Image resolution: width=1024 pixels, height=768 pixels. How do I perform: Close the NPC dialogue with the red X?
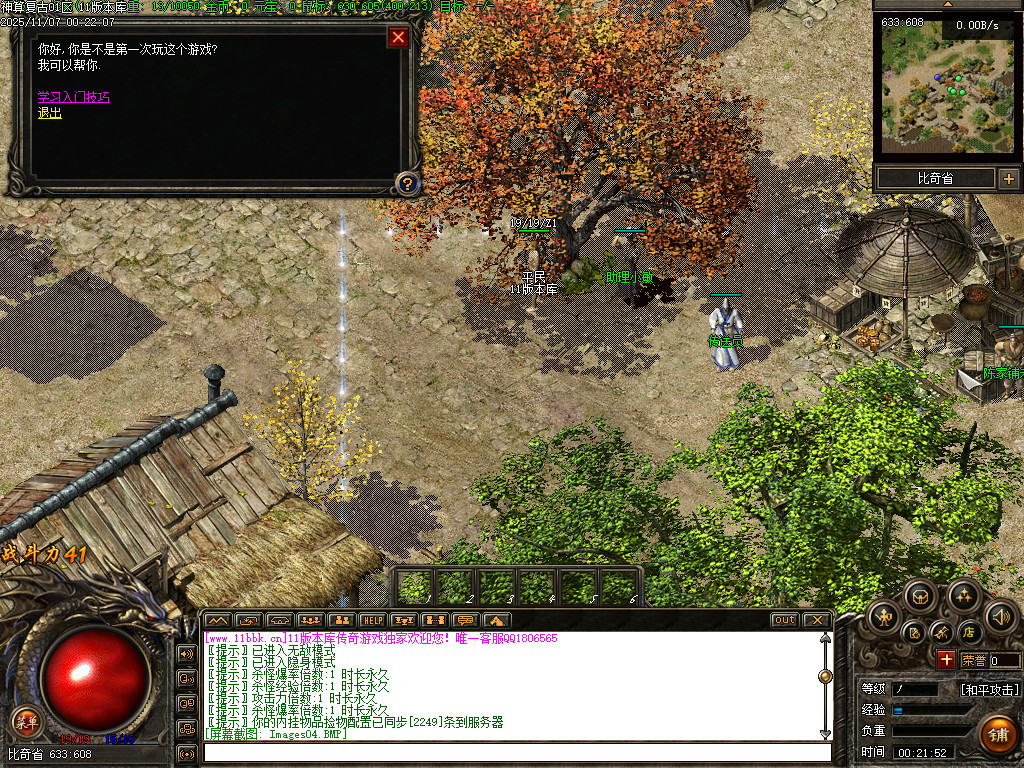(398, 38)
